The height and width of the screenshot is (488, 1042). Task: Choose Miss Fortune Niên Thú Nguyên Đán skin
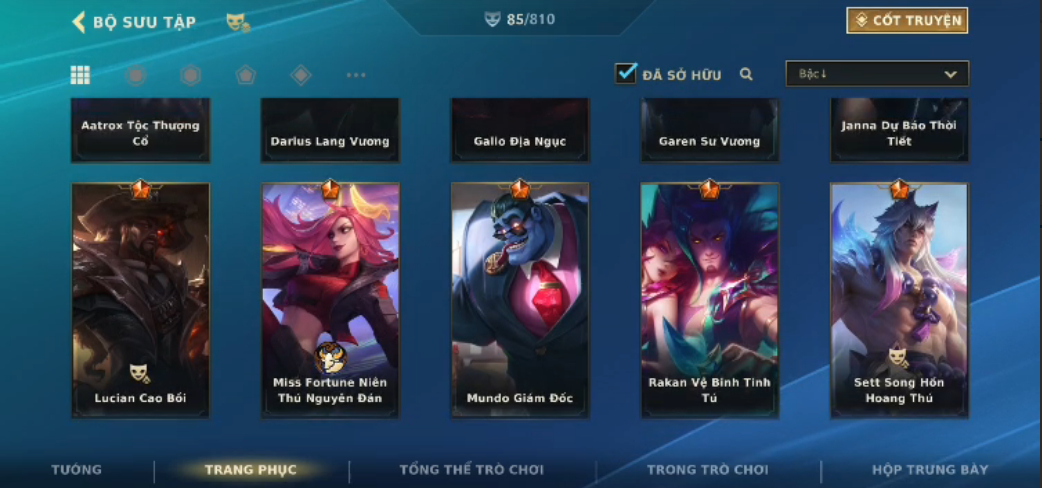[x=330, y=299]
